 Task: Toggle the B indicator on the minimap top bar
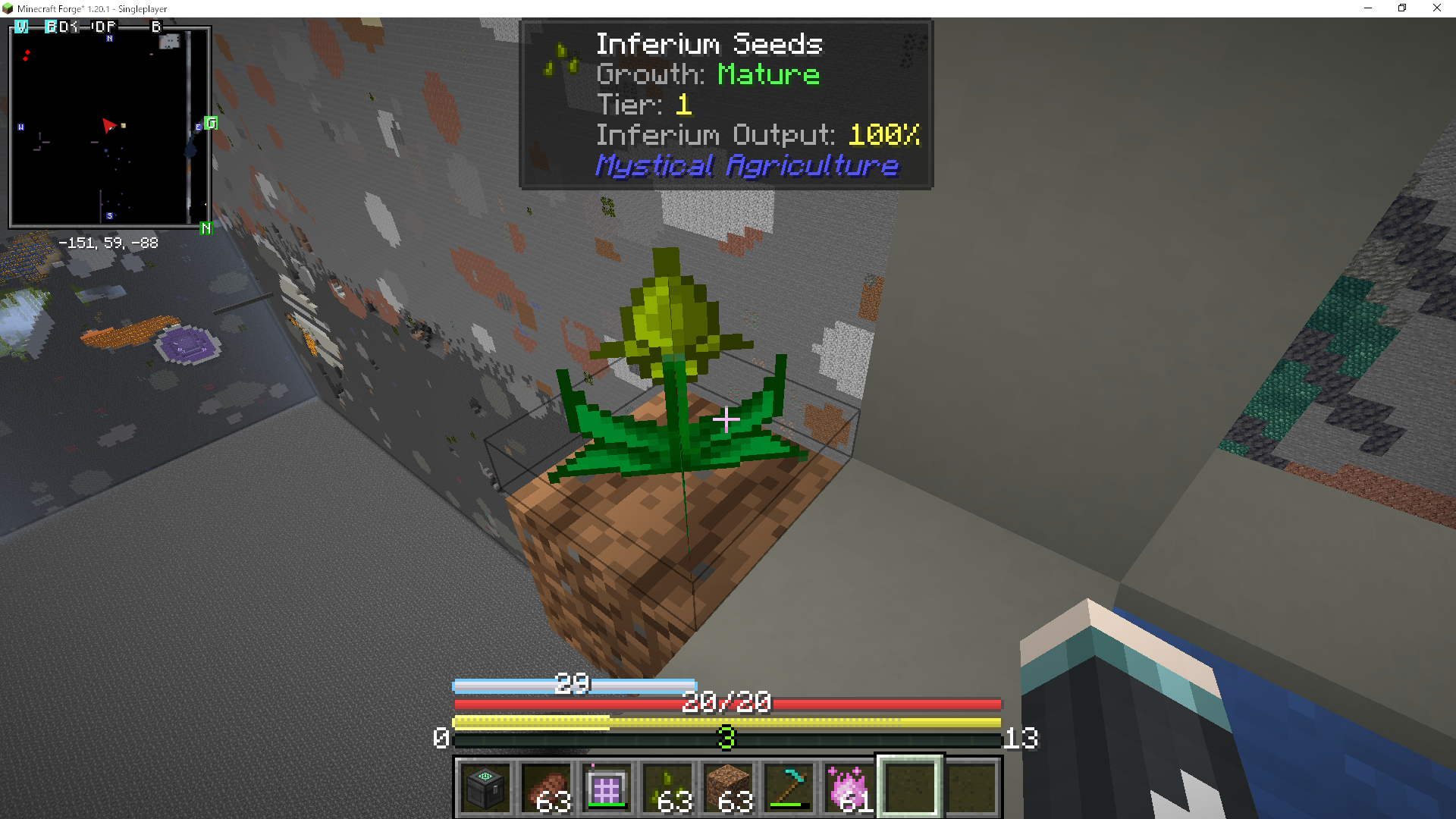pyautogui.click(x=155, y=27)
